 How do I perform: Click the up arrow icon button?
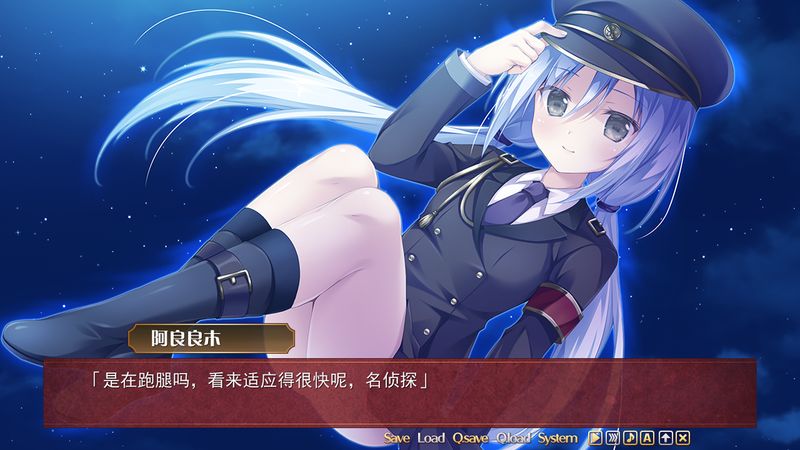coord(665,438)
